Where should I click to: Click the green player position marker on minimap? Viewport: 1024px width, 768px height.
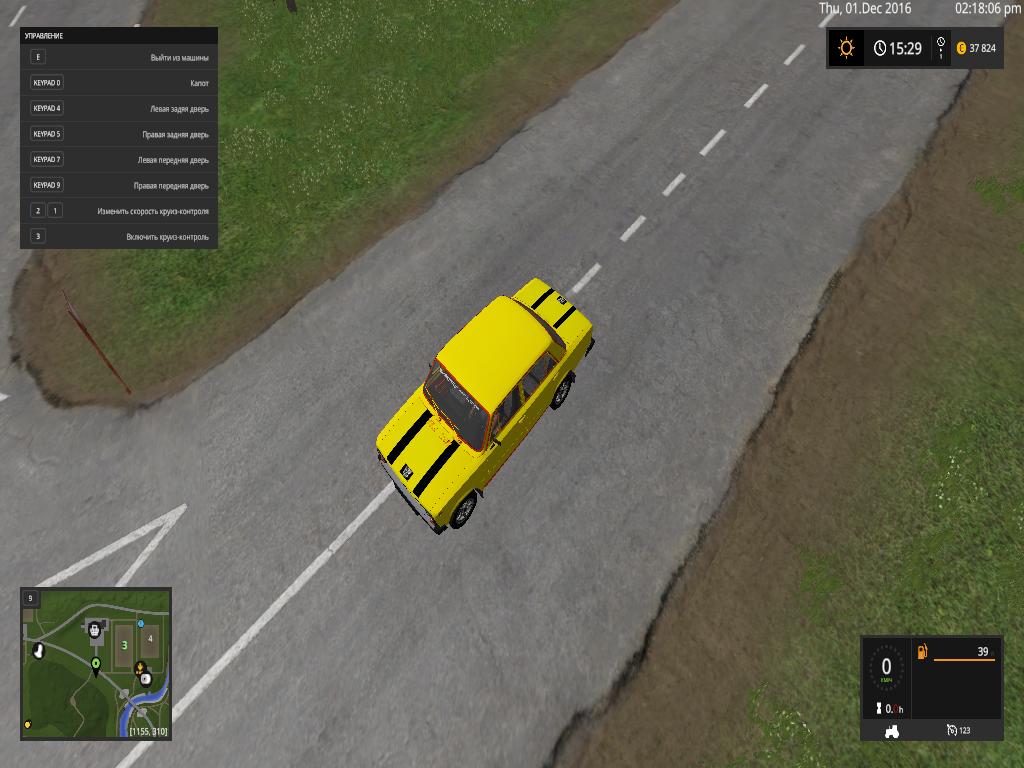[x=96, y=663]
